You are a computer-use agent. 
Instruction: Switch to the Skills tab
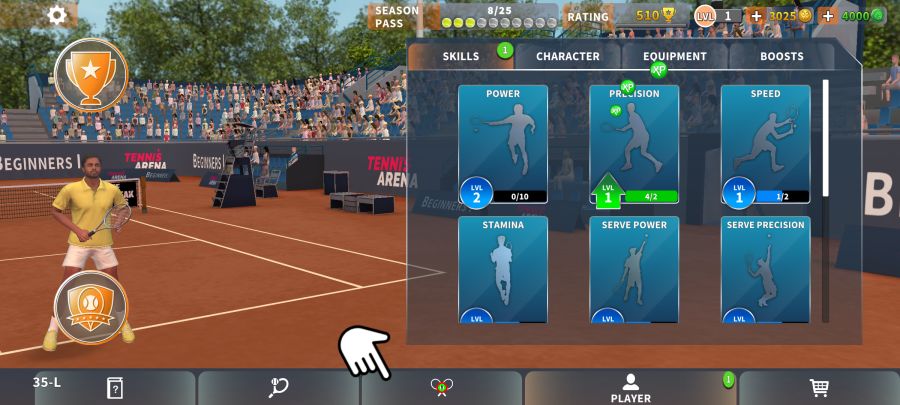pyautogui.click(x=461, y=56)
